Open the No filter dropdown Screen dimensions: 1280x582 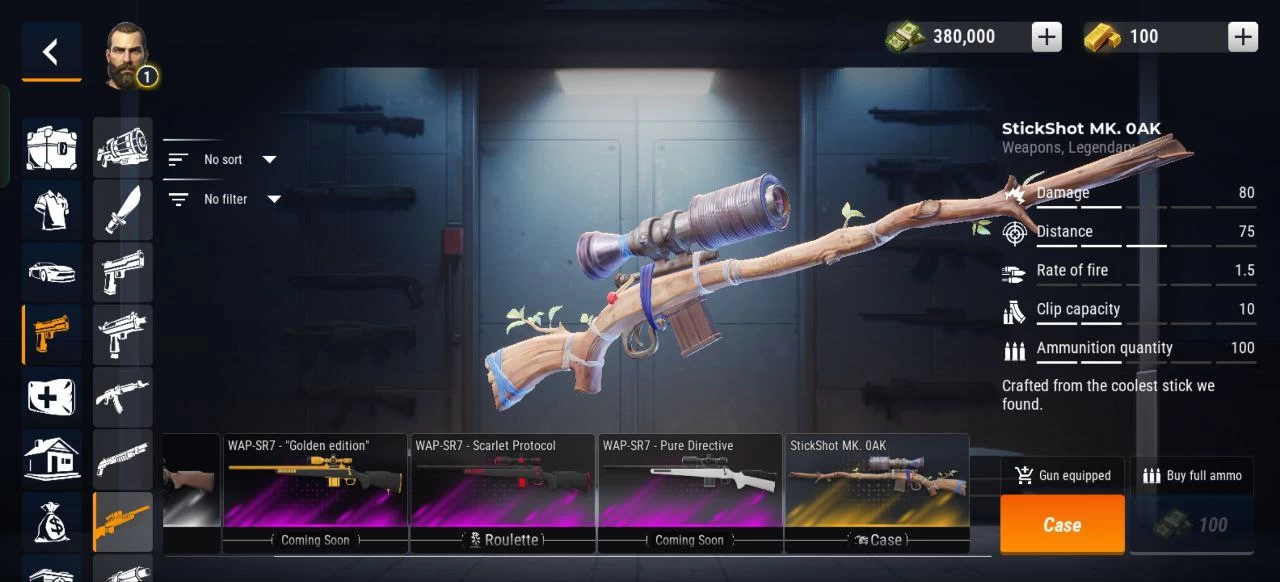point(224,199)
